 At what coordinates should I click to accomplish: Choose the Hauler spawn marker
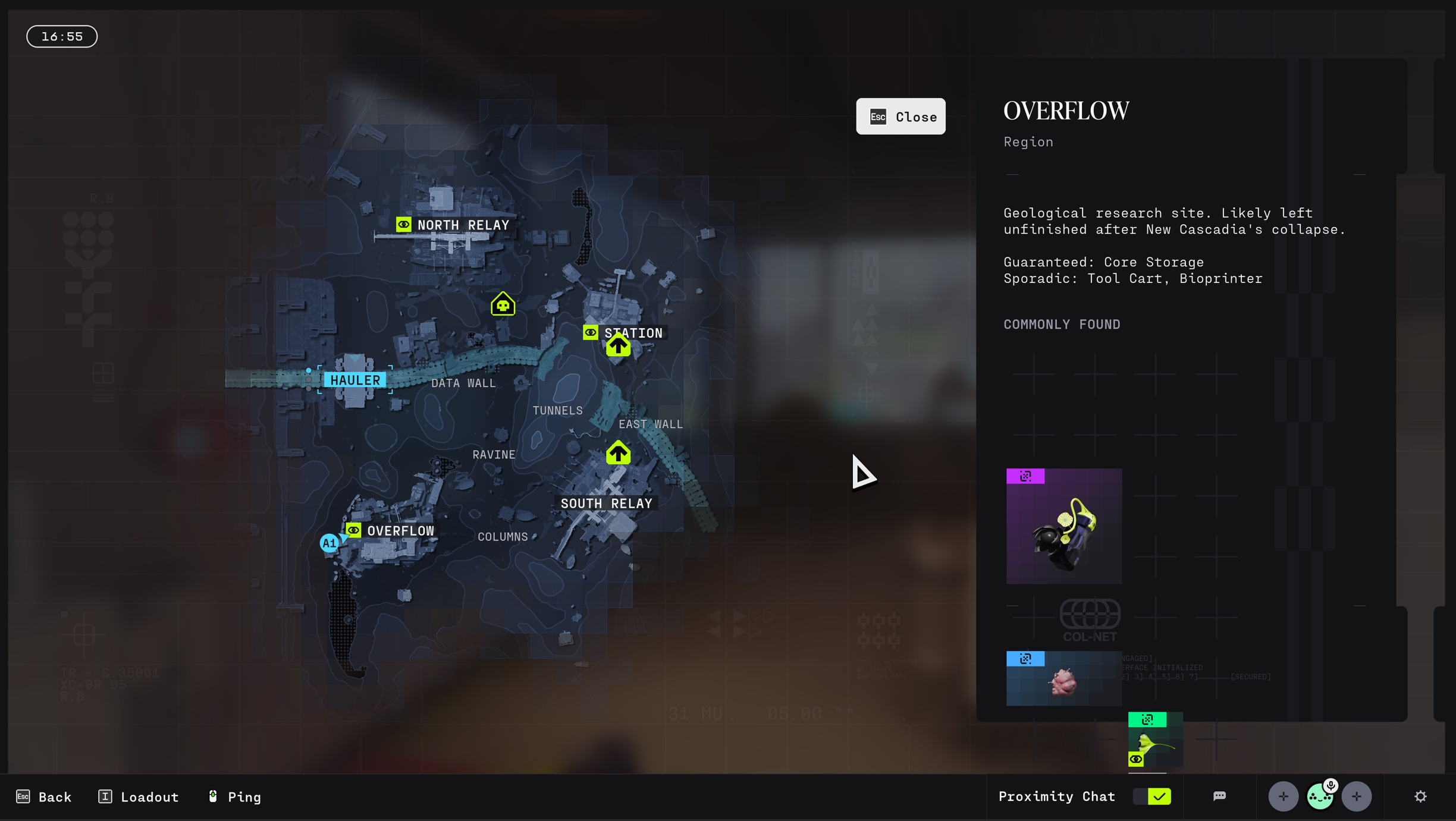point(355,380)
